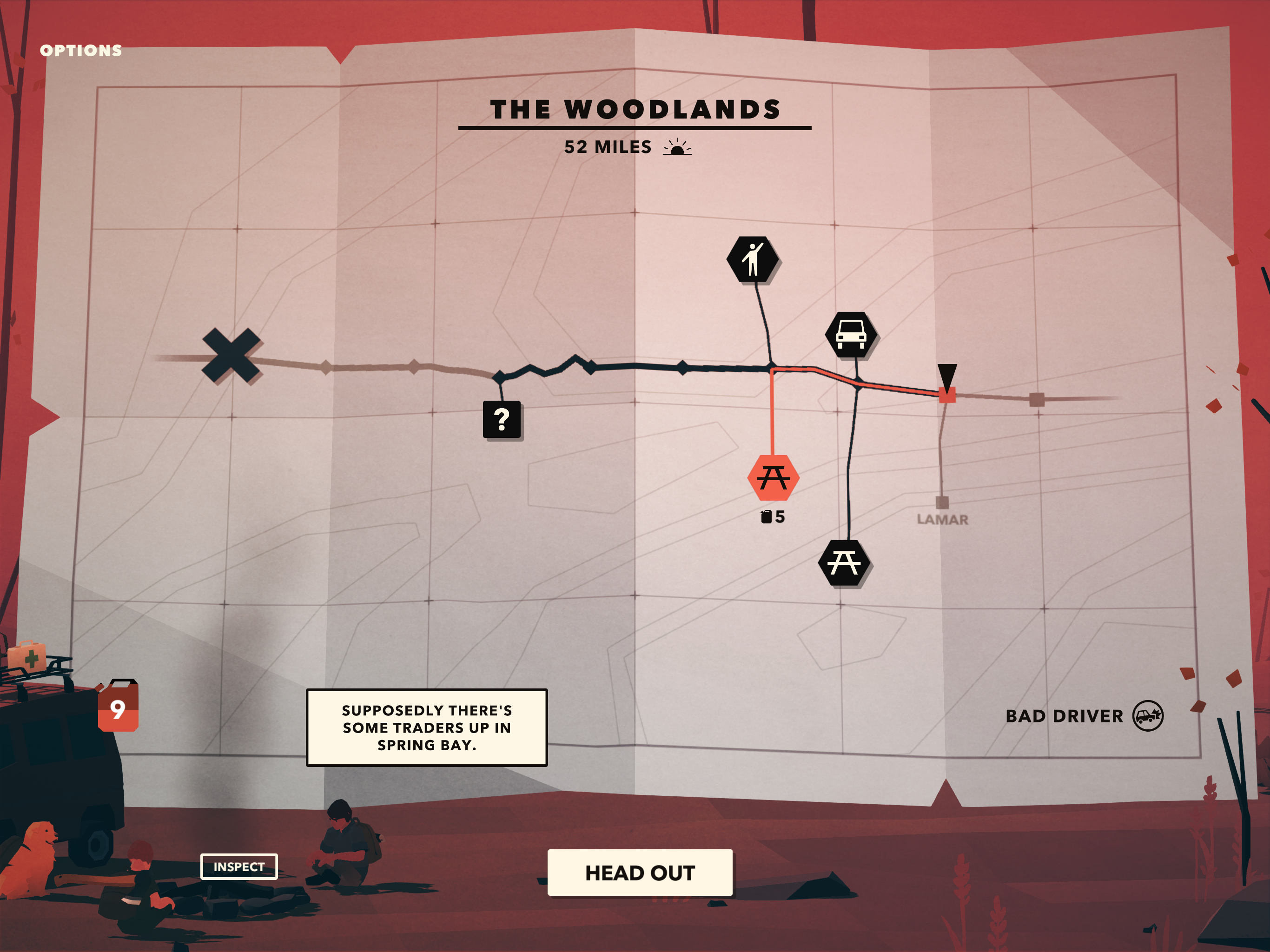Open the Options menu
Screen dimensions: 1270x952
pyautogui.click(x=81, y=51)
